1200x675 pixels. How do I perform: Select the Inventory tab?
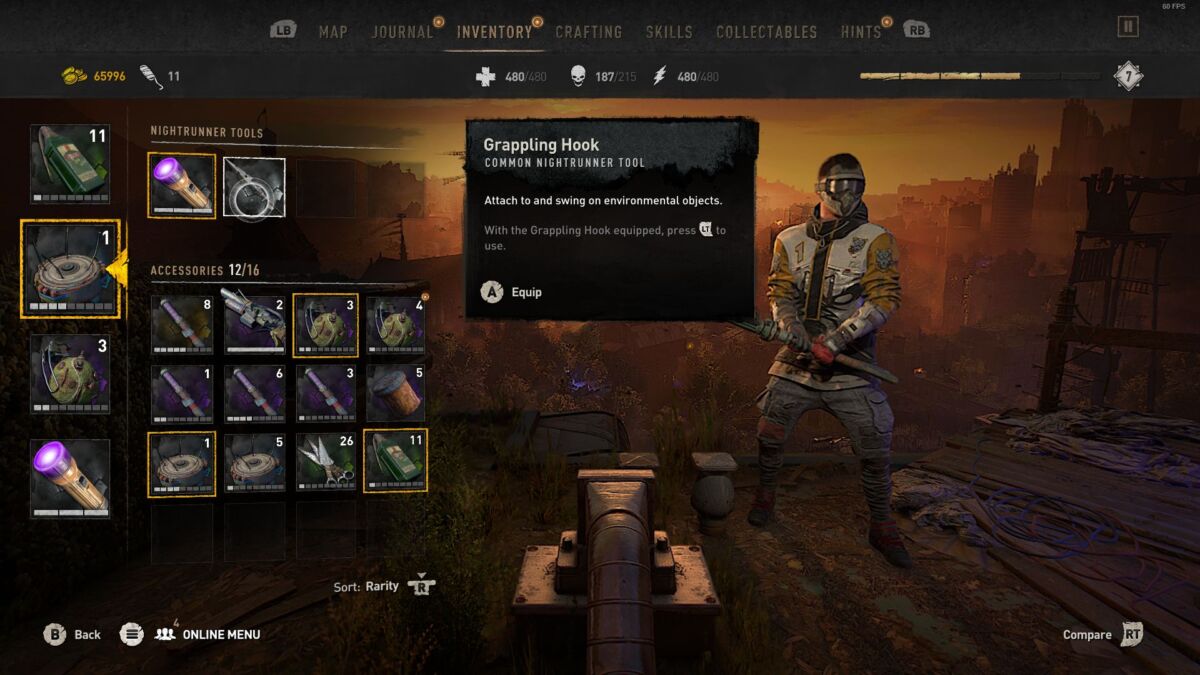pyautogui.click(x=494, y=32)
